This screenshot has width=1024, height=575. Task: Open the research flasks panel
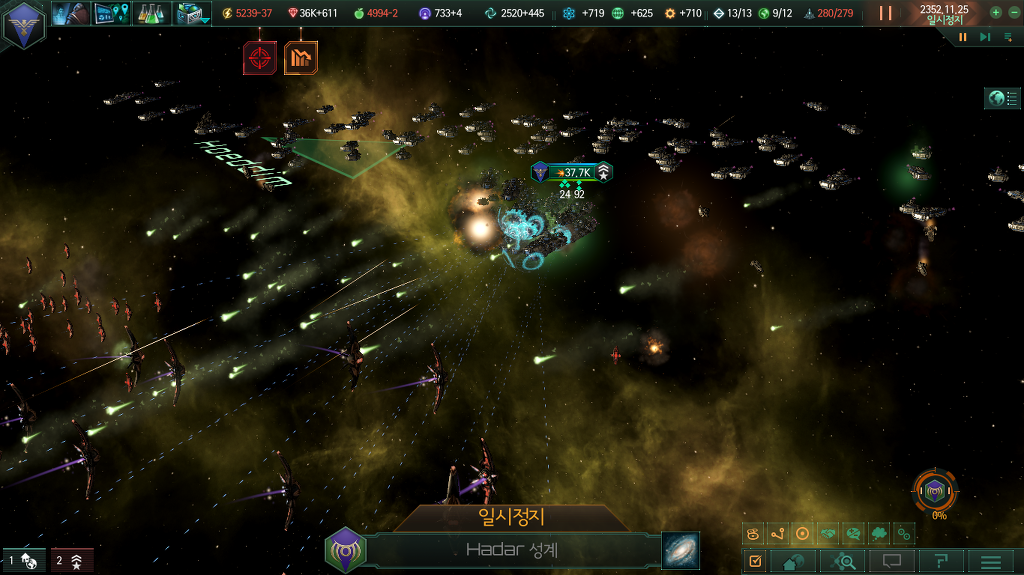(x=150, y=13)
